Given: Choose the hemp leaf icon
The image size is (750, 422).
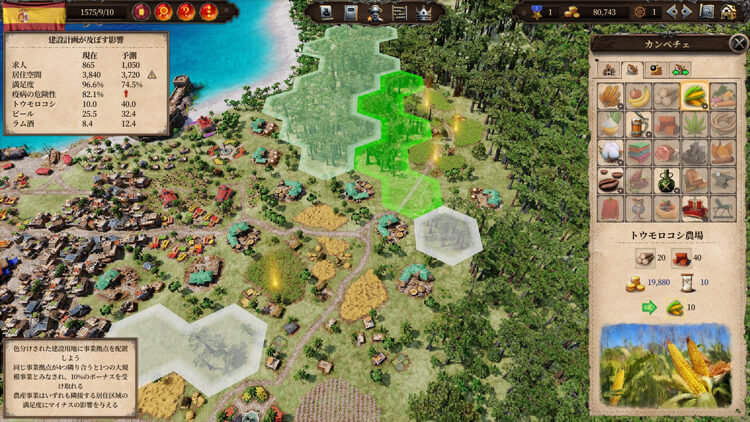Looking at the screenshot, I should coord(694,123).
